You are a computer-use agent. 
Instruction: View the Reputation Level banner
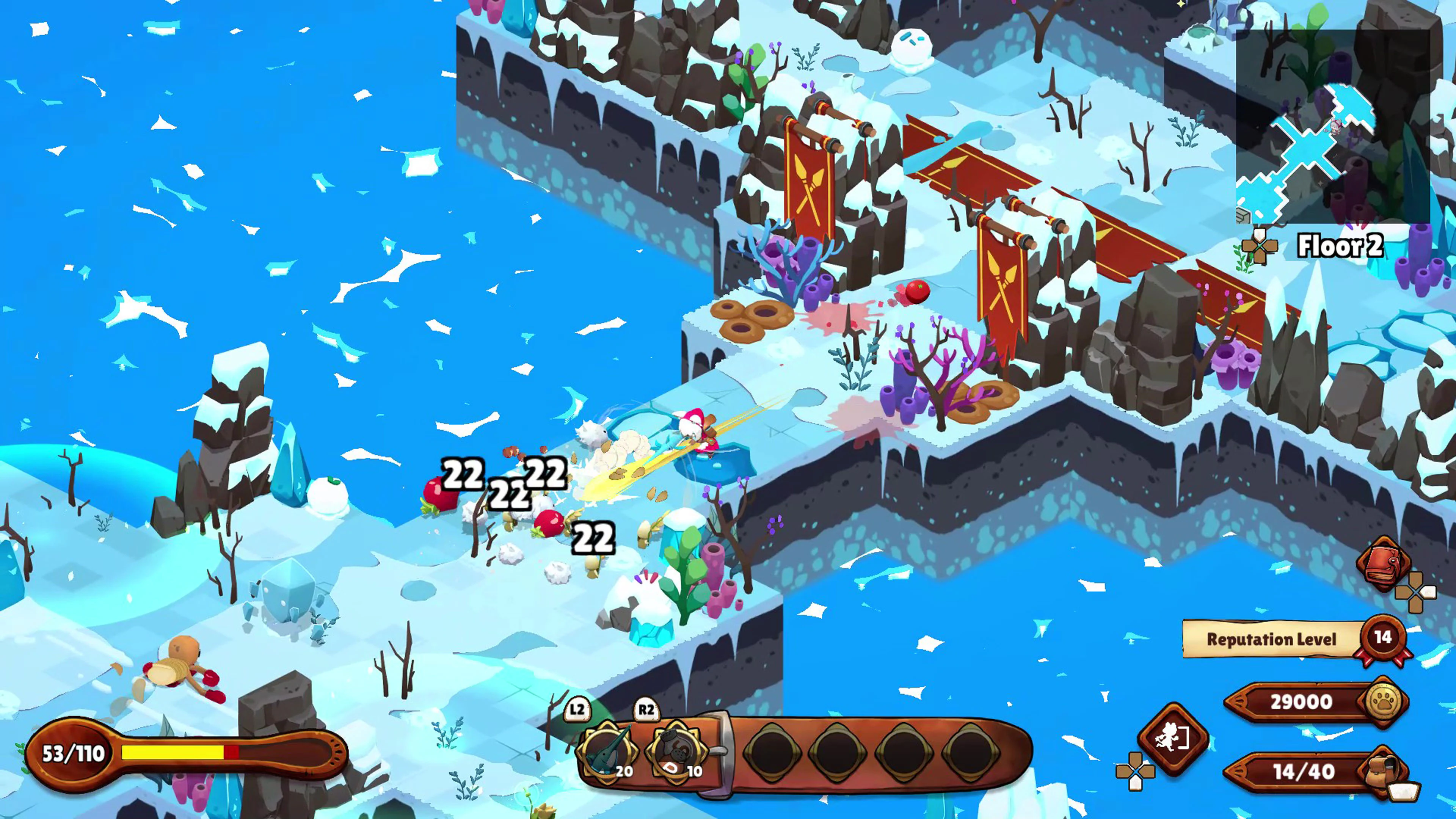coord(1272,639)
